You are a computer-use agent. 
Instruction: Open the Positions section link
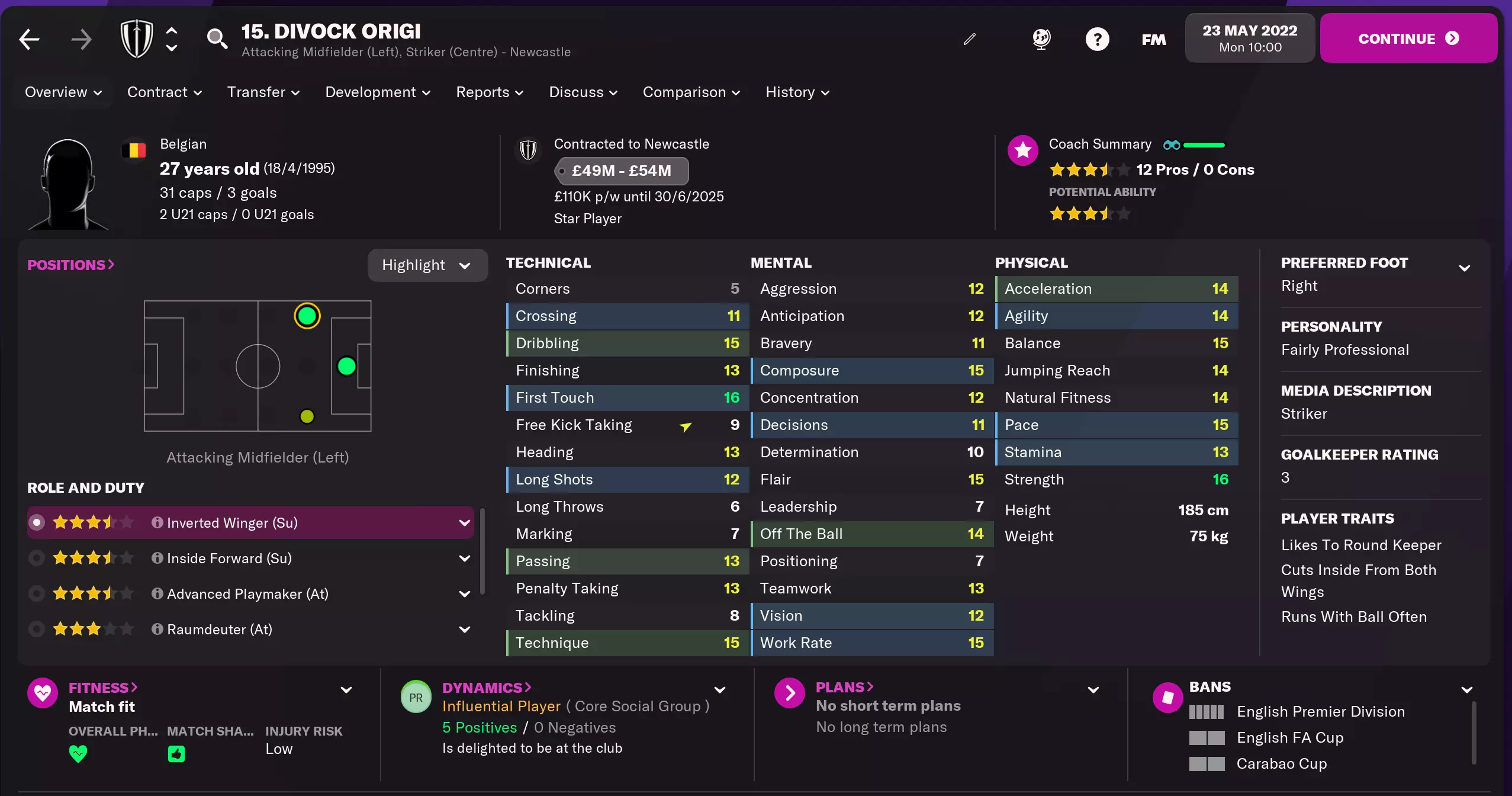70,265
